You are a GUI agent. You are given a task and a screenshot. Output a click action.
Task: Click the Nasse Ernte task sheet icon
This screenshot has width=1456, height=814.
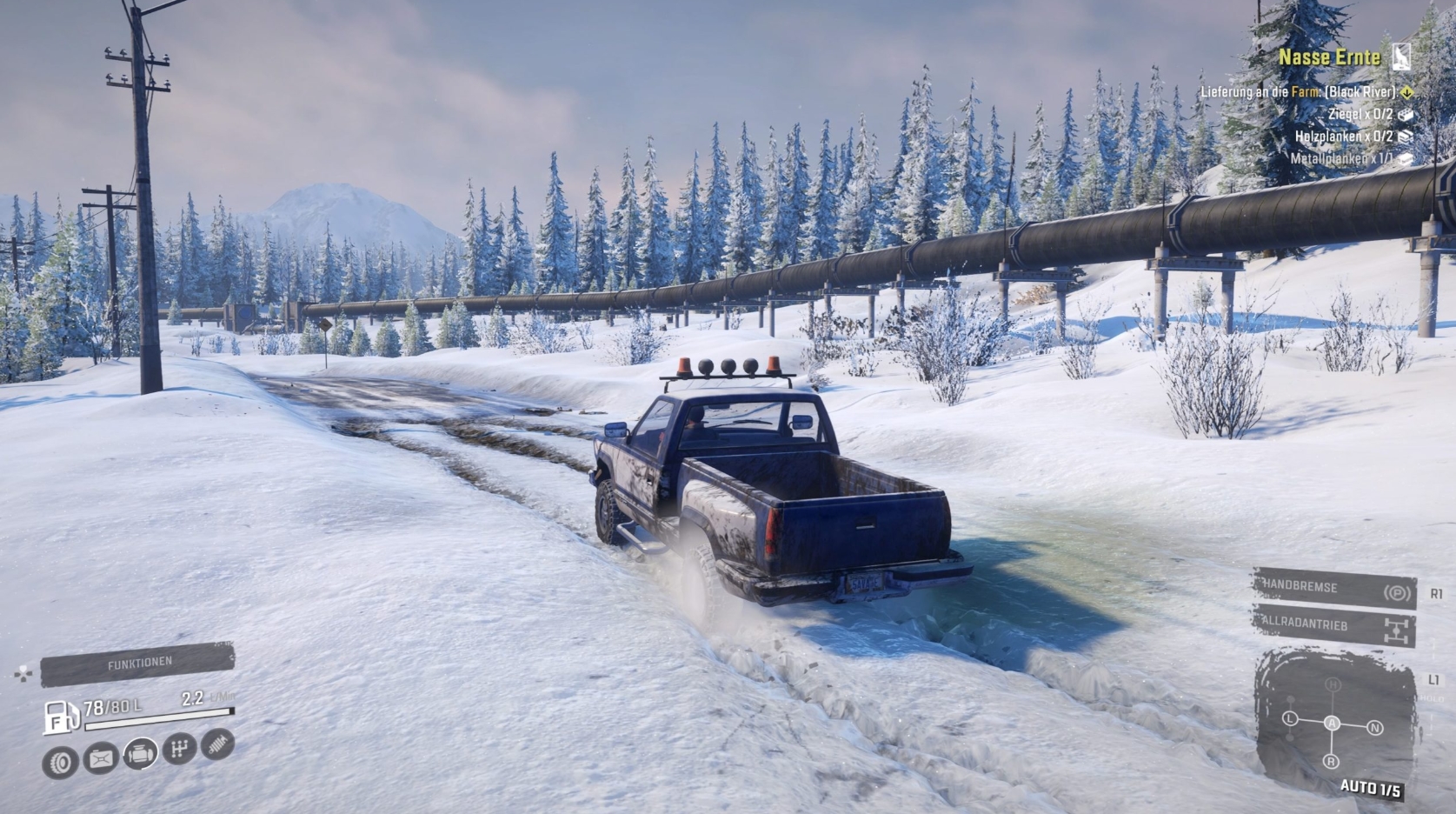1401,57
